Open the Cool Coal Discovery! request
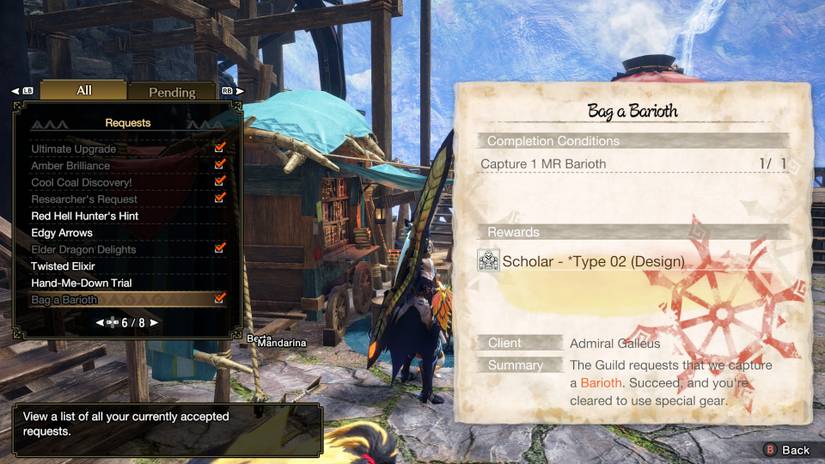The width and height of the screenshot is (825, 464). click(x=81, y=183)
